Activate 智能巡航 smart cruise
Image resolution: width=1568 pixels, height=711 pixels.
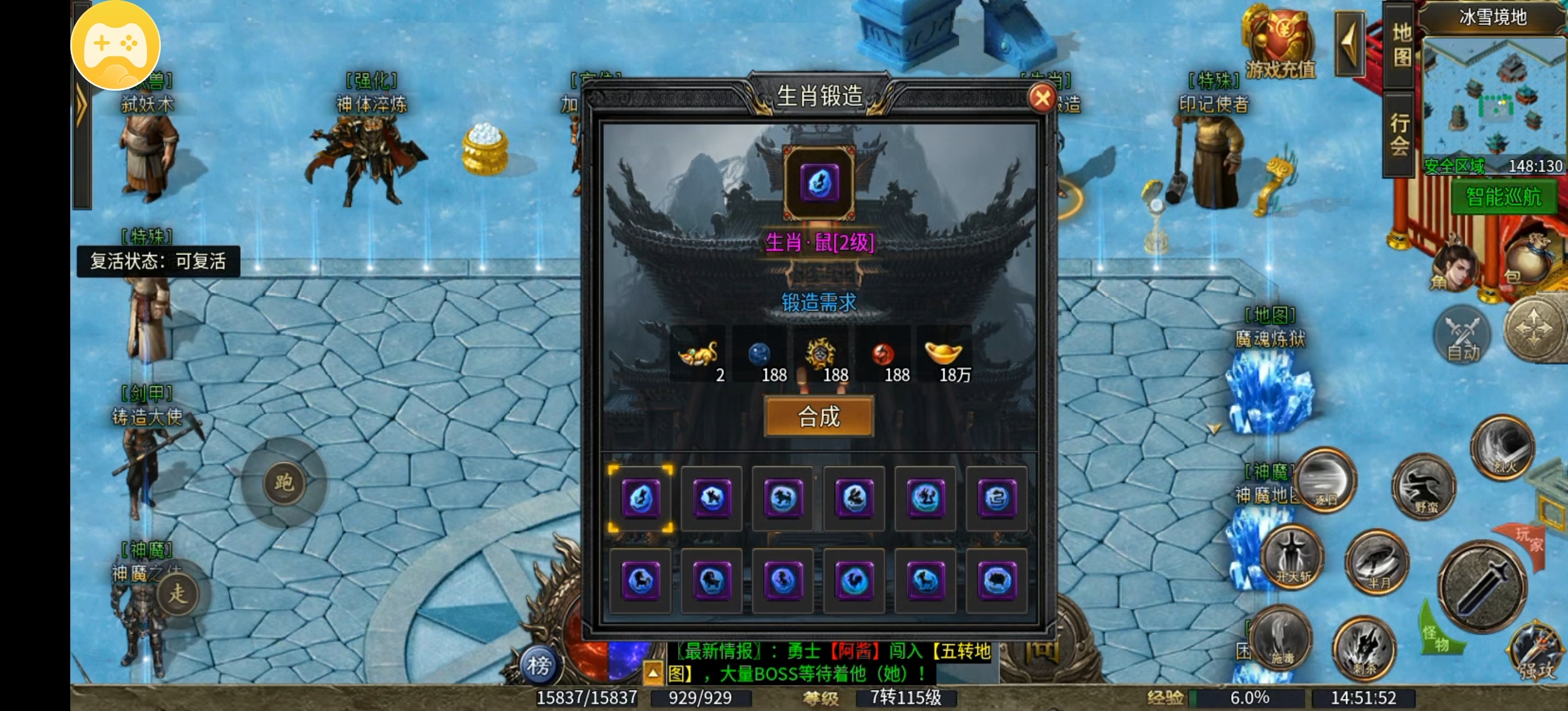click(1503, 198)
